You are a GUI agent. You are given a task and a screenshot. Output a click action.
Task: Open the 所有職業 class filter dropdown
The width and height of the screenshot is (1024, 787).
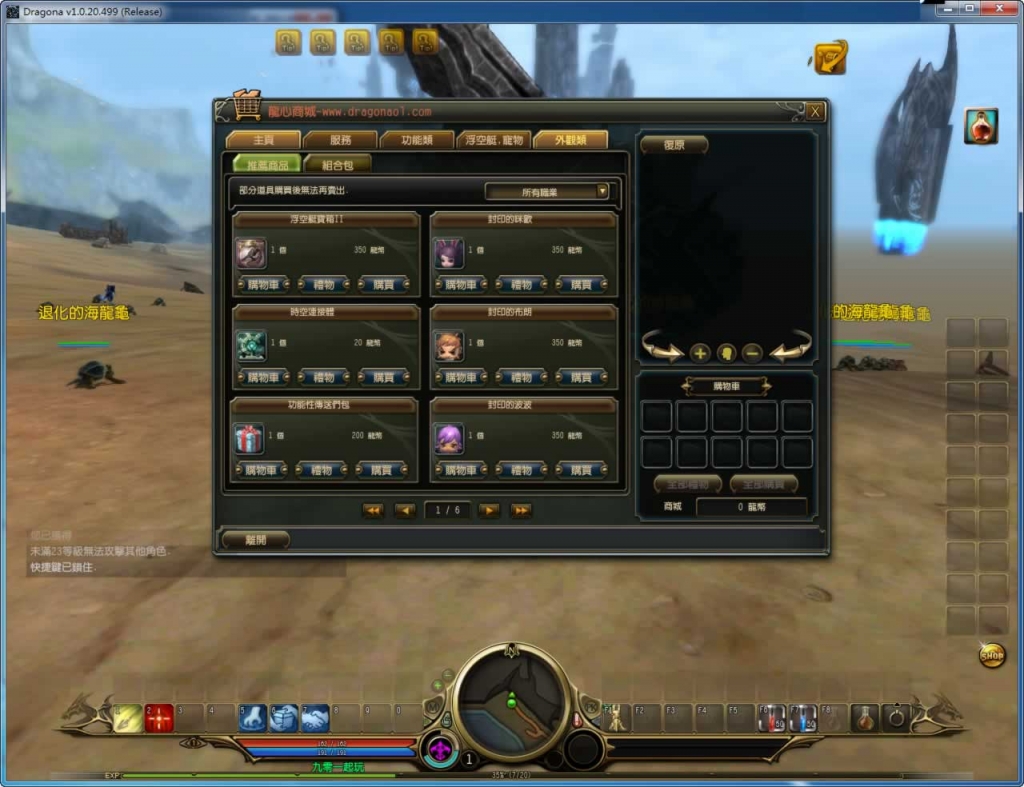click(x=547, y=191)
